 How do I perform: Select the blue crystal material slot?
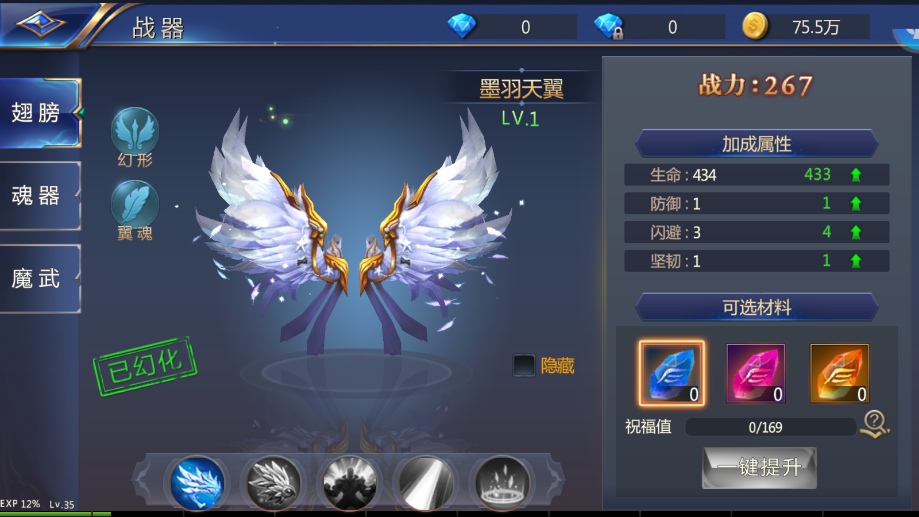click(671, 373)
